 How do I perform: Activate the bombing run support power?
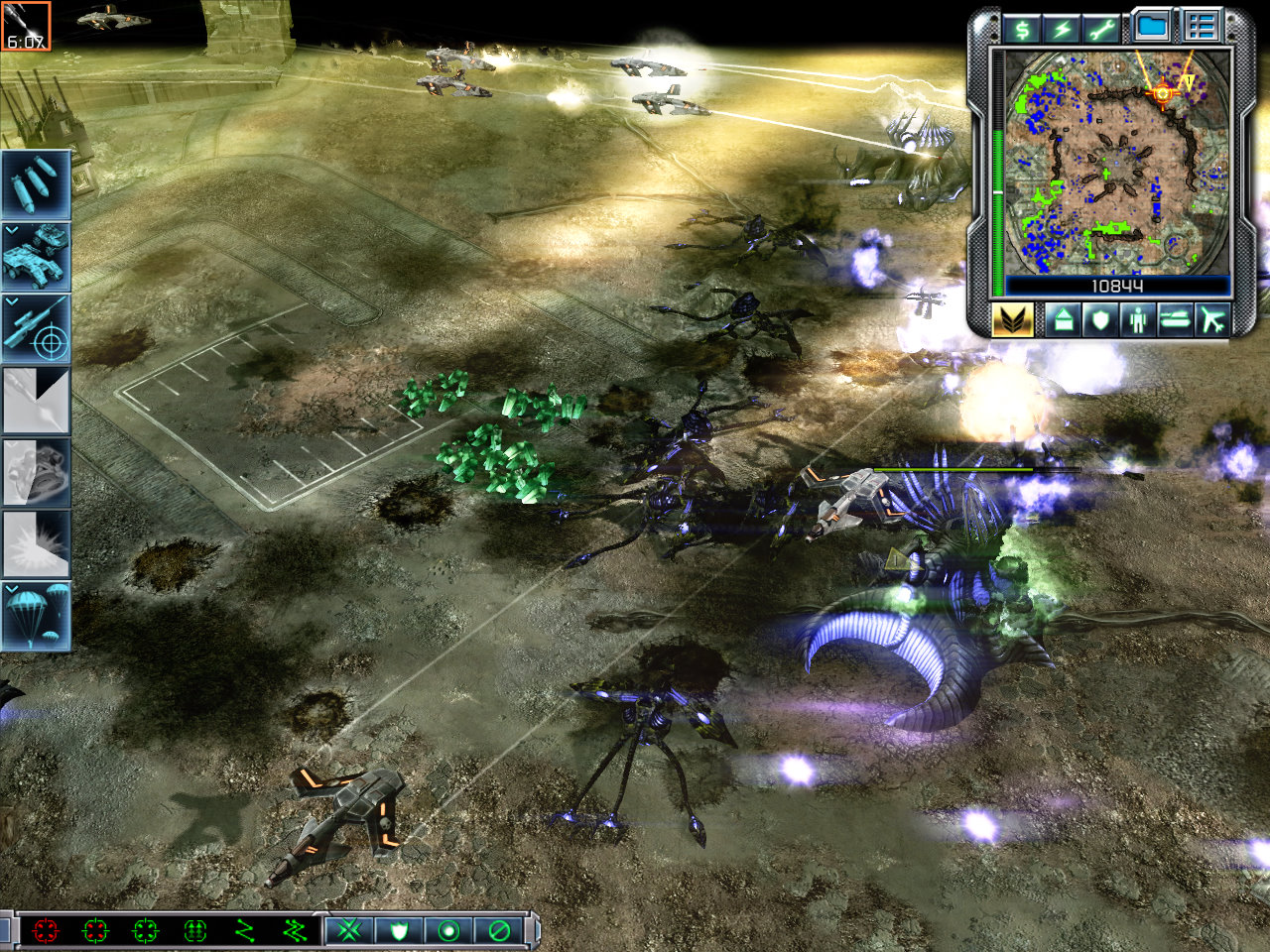36,184
